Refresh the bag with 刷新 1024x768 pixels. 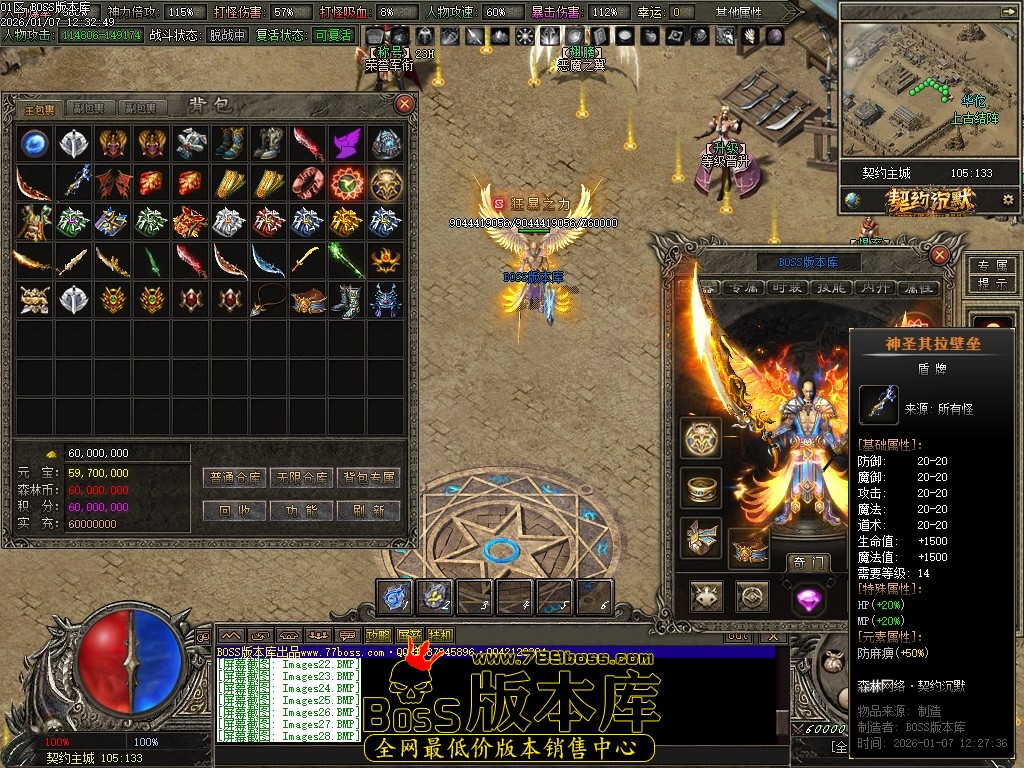tap(368, 510)
